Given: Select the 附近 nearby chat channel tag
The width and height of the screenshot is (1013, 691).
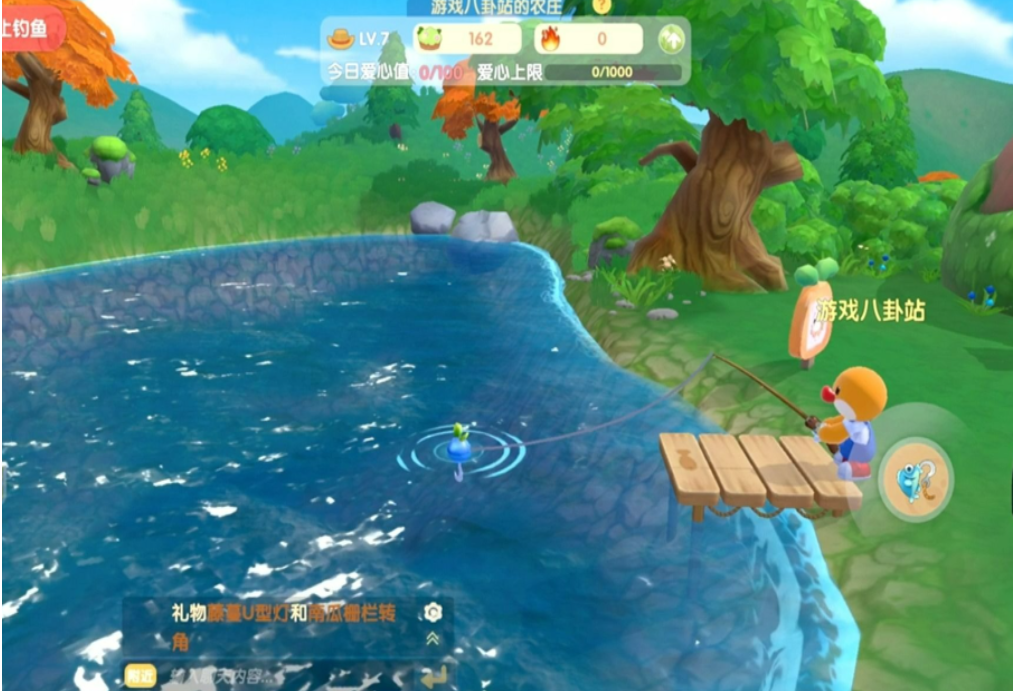Looking at the screenshot, I should [x=140, y=675].
